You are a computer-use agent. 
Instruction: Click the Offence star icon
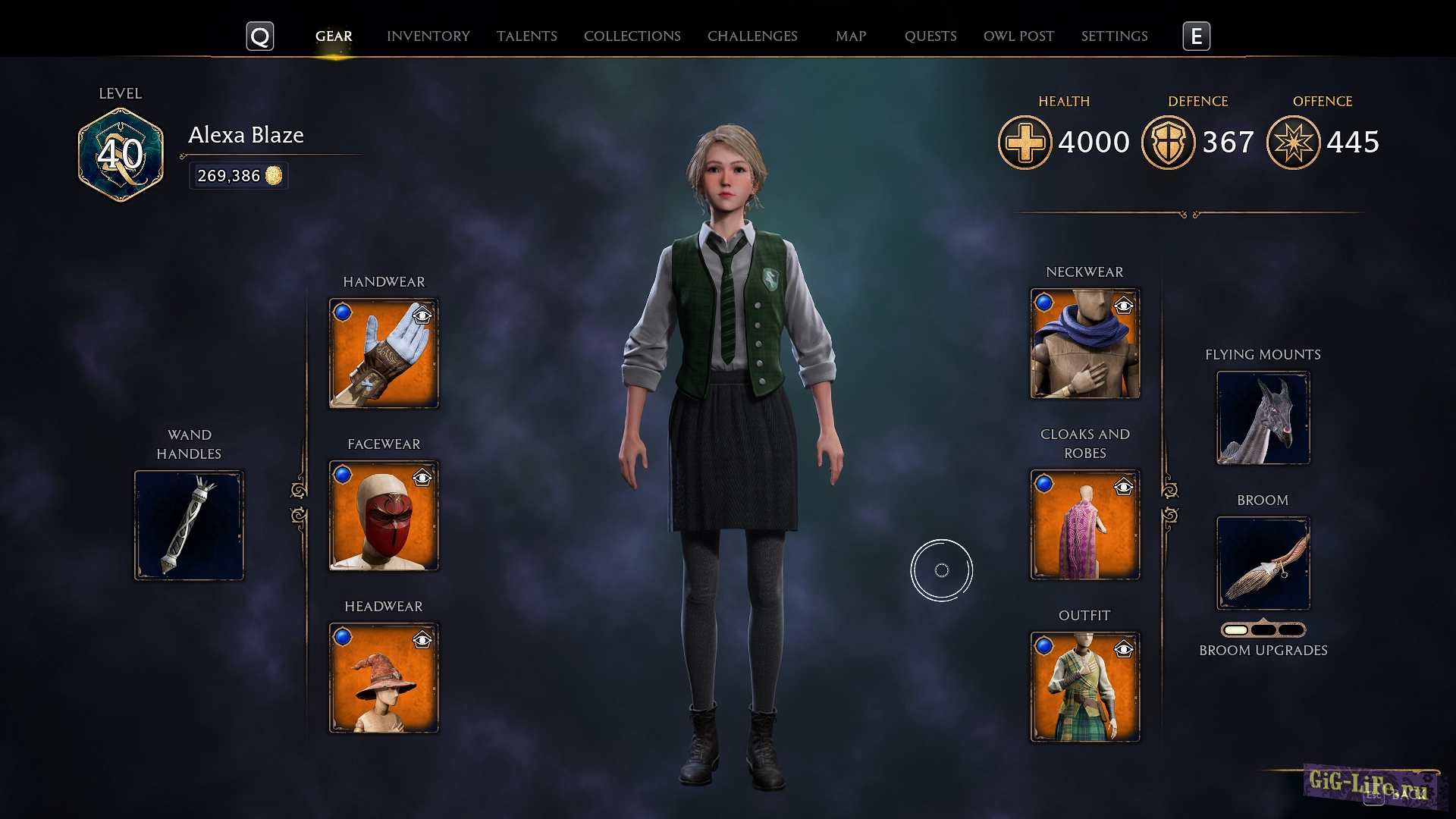click(1294, 141)
